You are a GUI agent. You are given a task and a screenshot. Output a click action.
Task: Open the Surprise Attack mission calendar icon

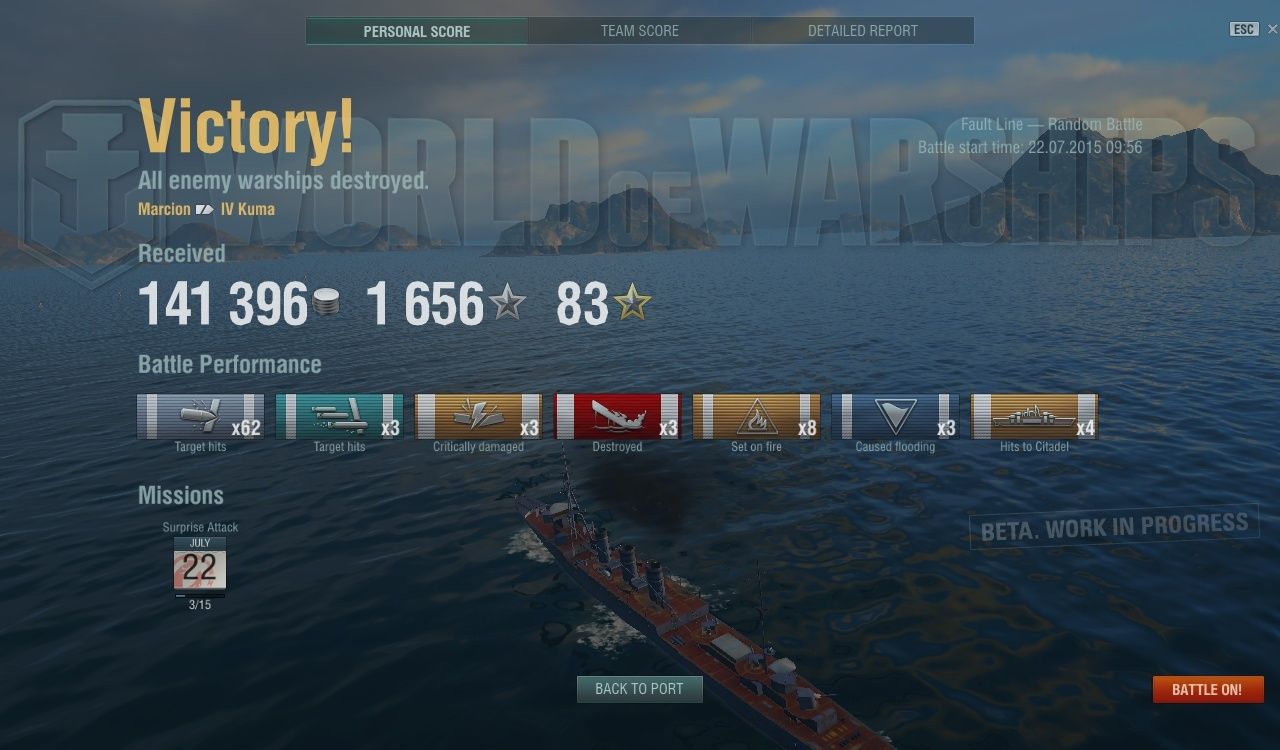click(x=200, y=567)
